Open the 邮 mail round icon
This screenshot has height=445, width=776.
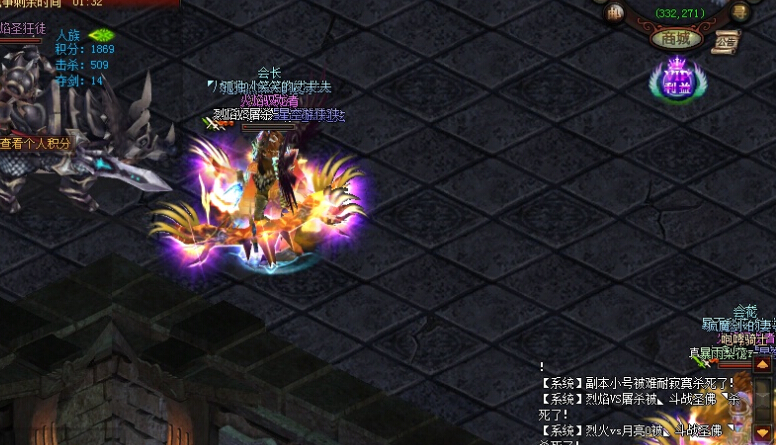point(616,13)
